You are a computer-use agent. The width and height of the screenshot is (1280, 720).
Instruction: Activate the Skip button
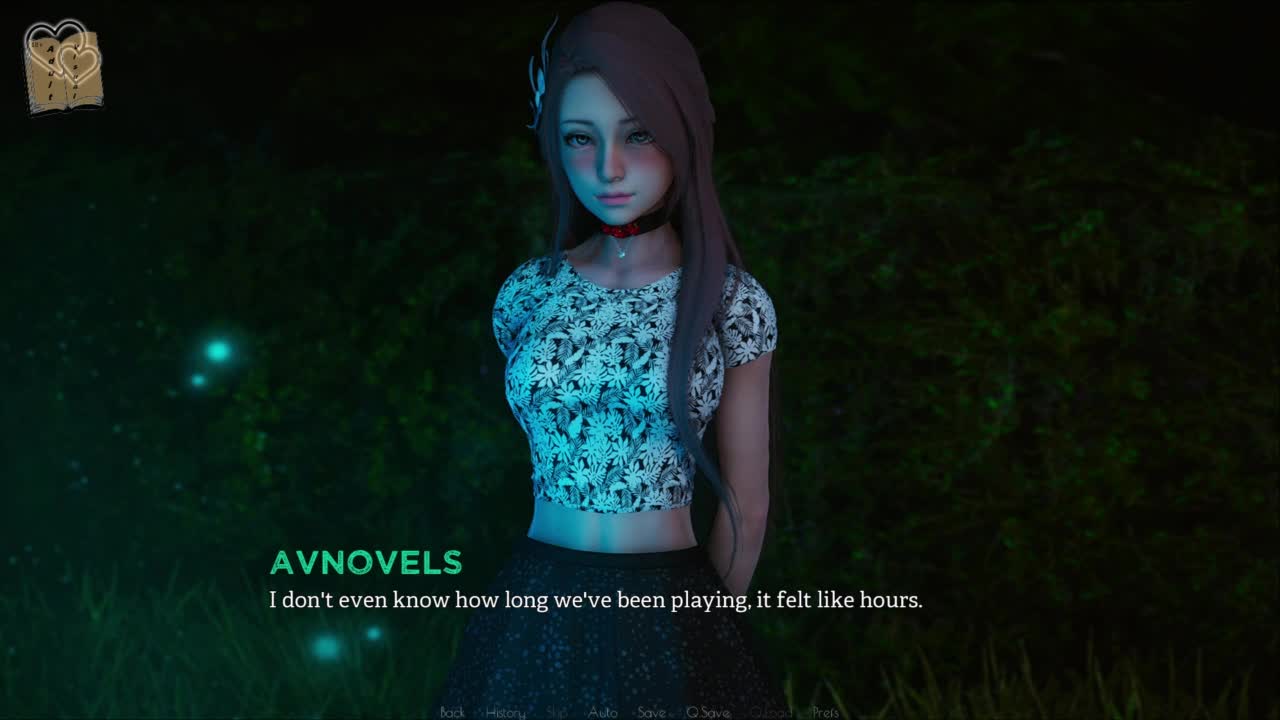(557, 712)
